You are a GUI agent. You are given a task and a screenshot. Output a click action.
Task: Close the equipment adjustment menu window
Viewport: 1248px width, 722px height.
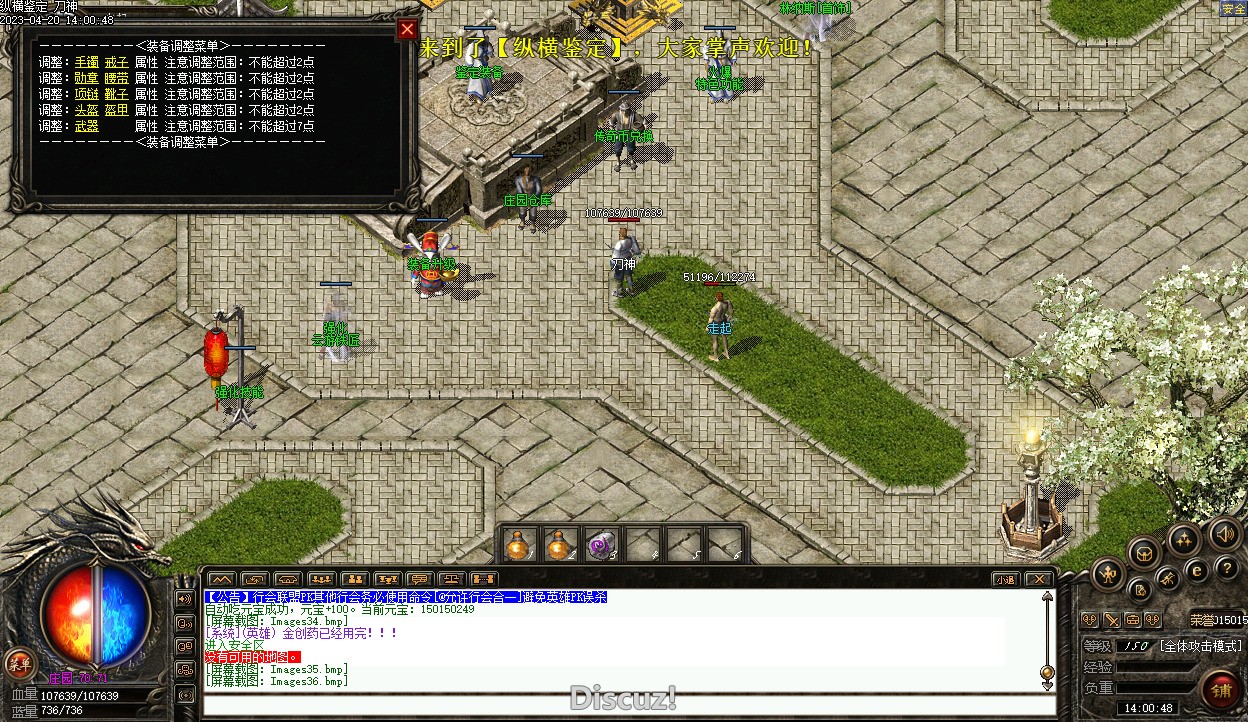407,30
